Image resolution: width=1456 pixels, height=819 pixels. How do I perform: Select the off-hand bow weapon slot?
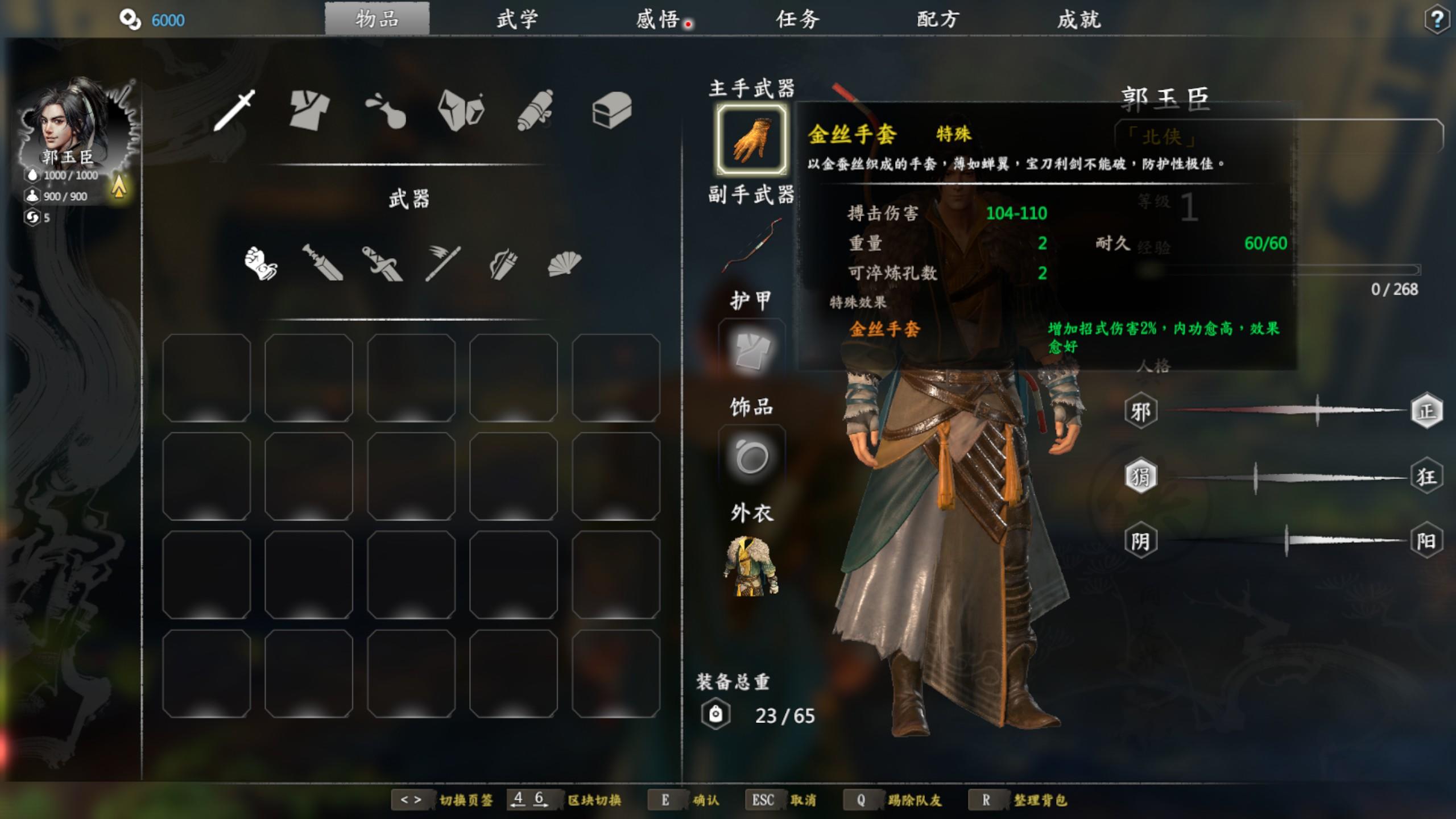click(x=751, y=246)
